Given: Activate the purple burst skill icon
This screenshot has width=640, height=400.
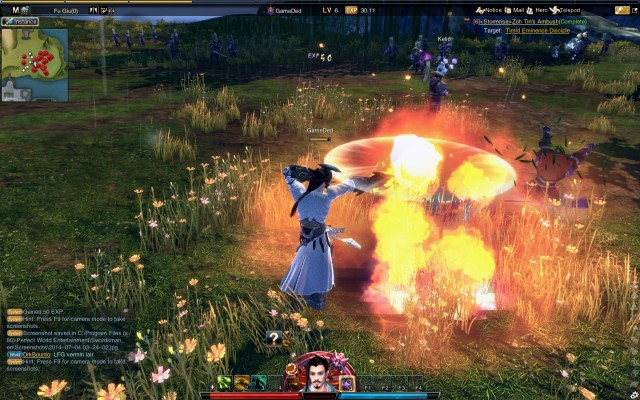Looking at the screenshot, I should pyautogui.click(x=347, y=383).
